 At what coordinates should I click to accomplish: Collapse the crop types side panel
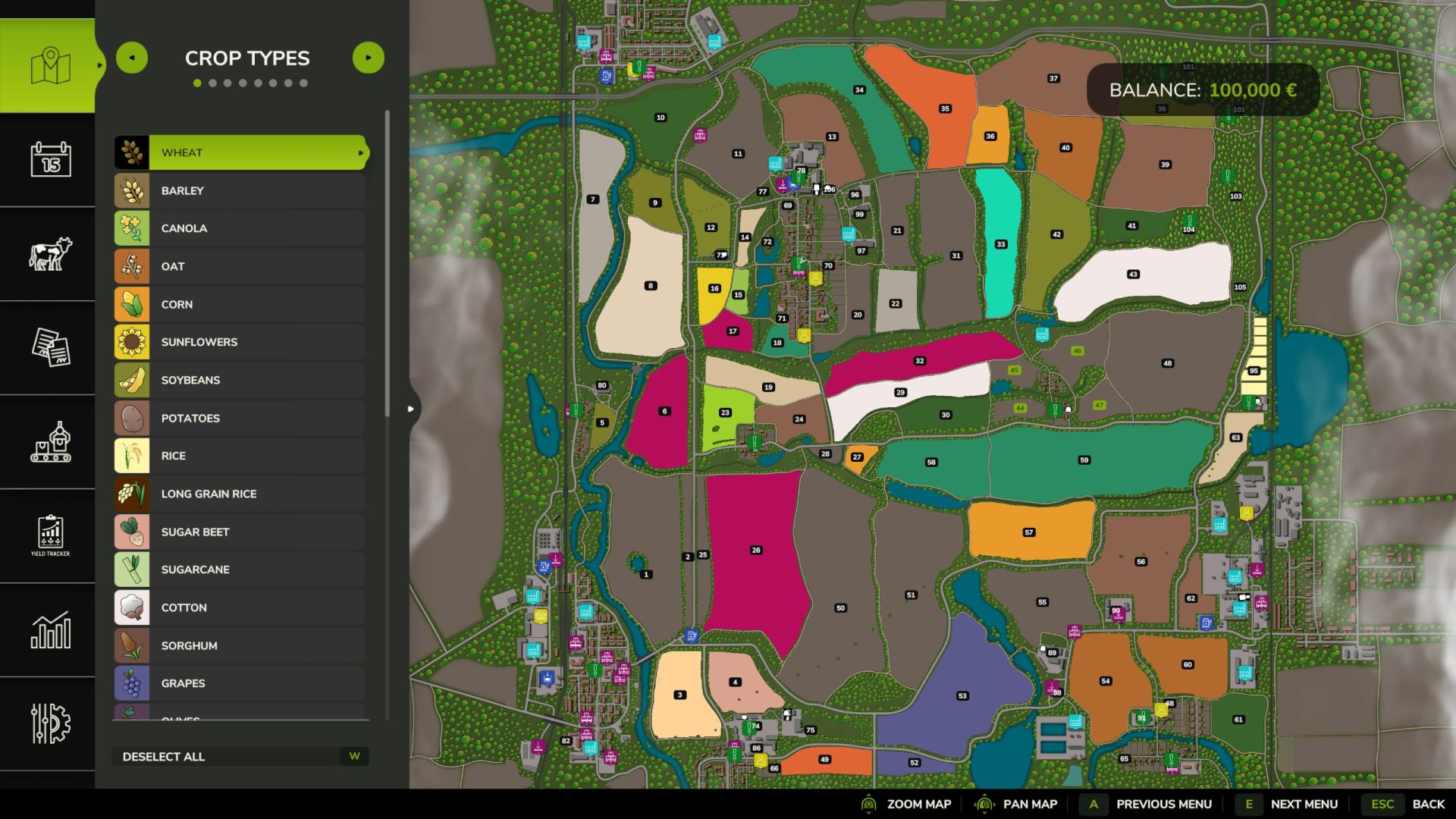[411, 409]
